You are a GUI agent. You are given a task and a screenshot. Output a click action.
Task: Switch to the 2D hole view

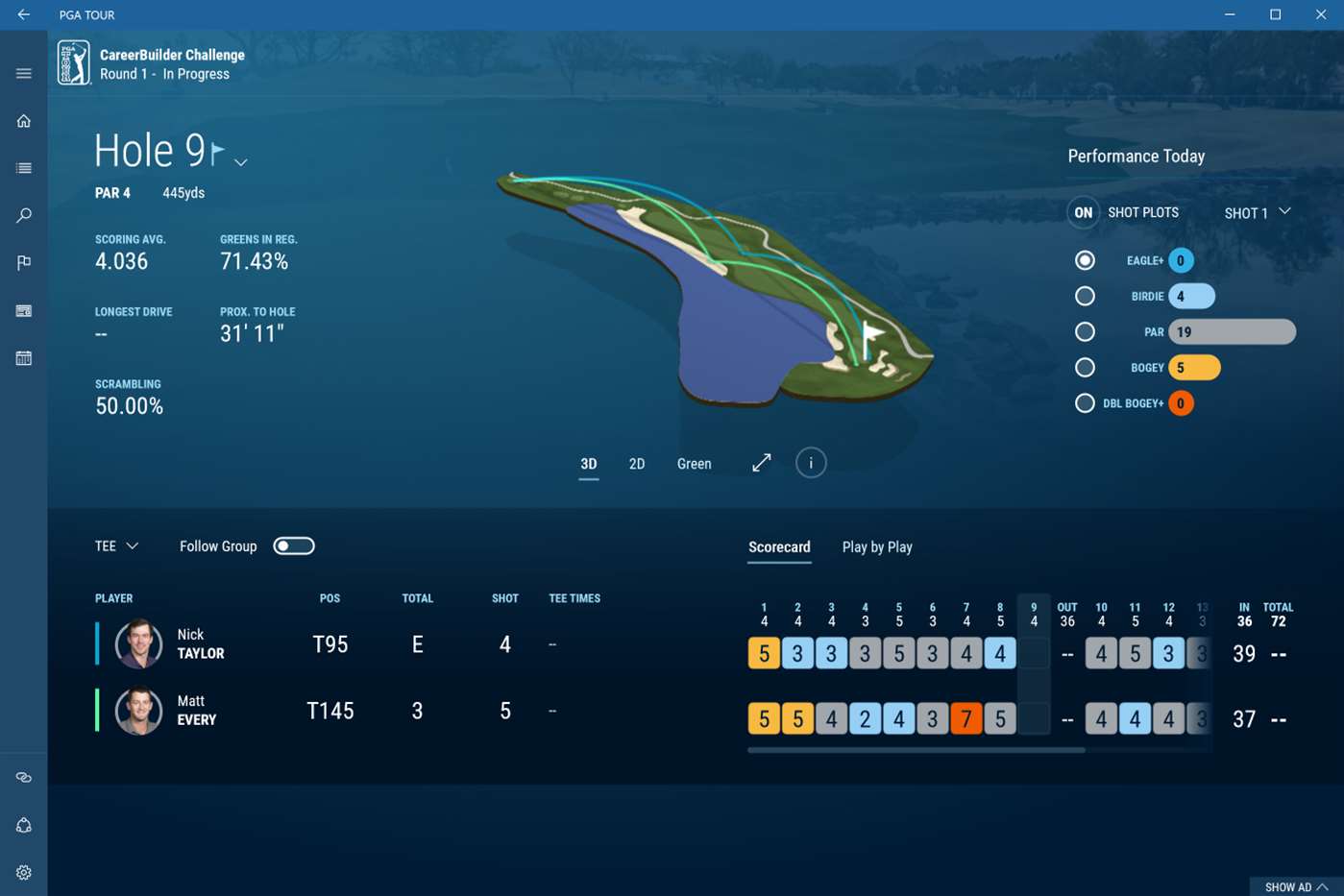[636, 464]
